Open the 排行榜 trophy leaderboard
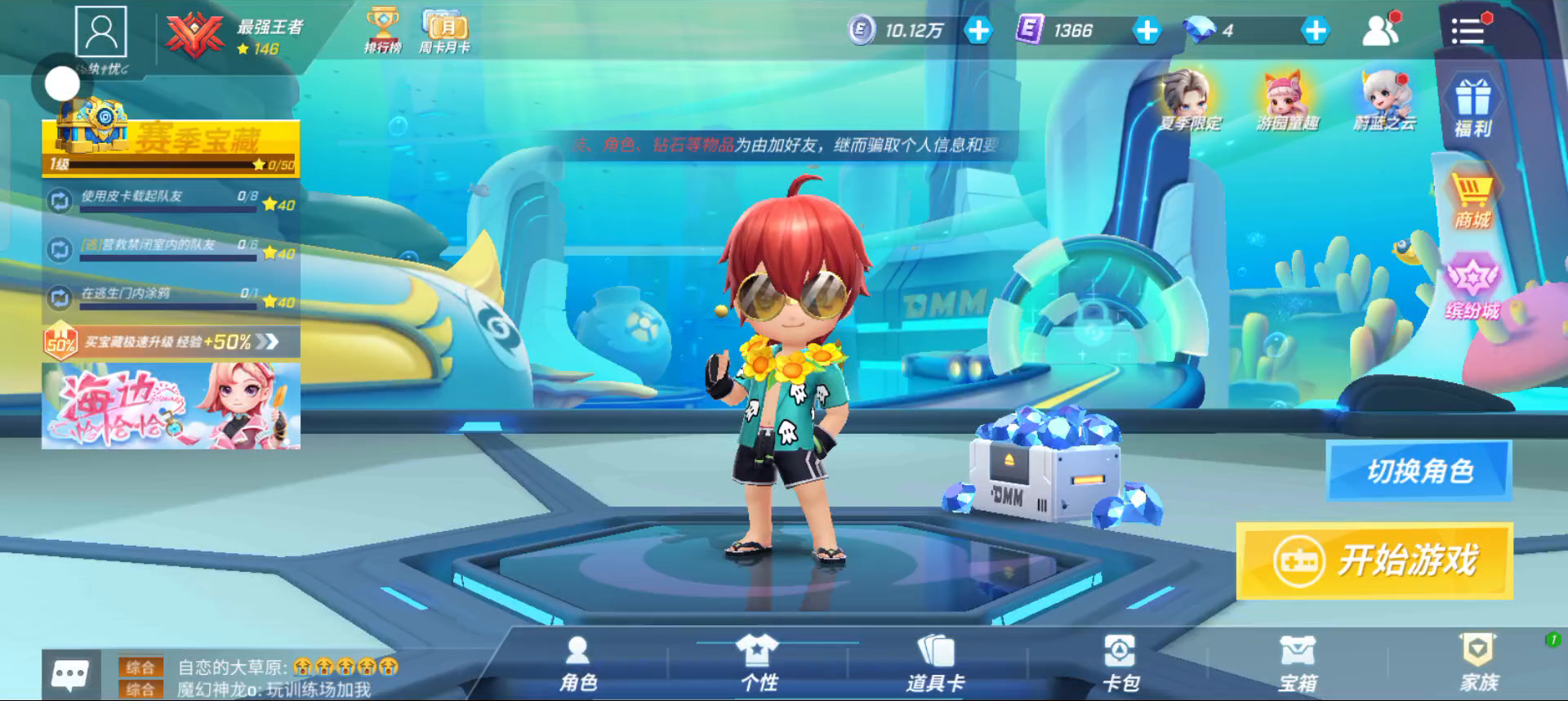The width and height of the screenshot is (1568, 701). point(382,30)
